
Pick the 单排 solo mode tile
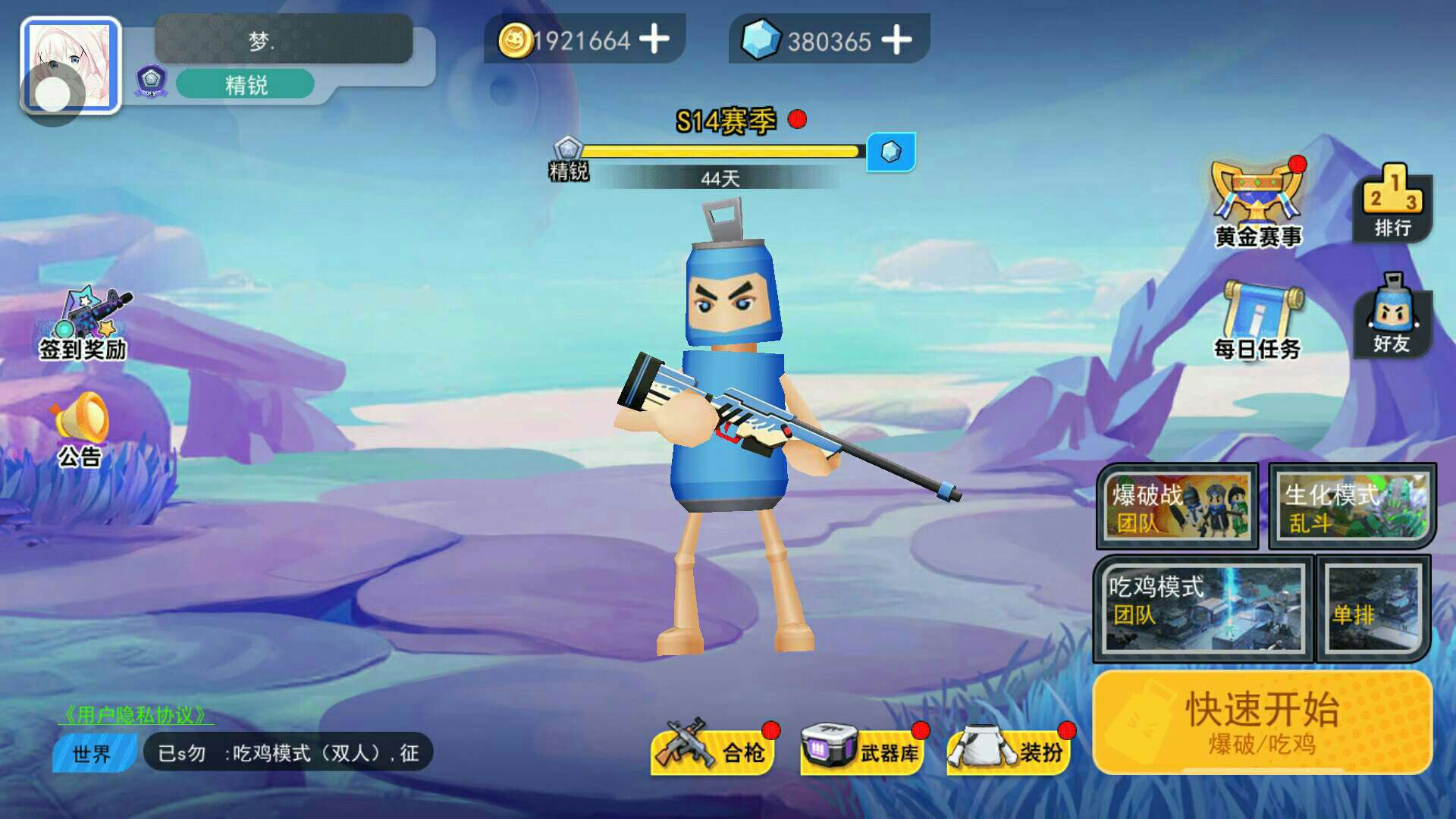1373,608
